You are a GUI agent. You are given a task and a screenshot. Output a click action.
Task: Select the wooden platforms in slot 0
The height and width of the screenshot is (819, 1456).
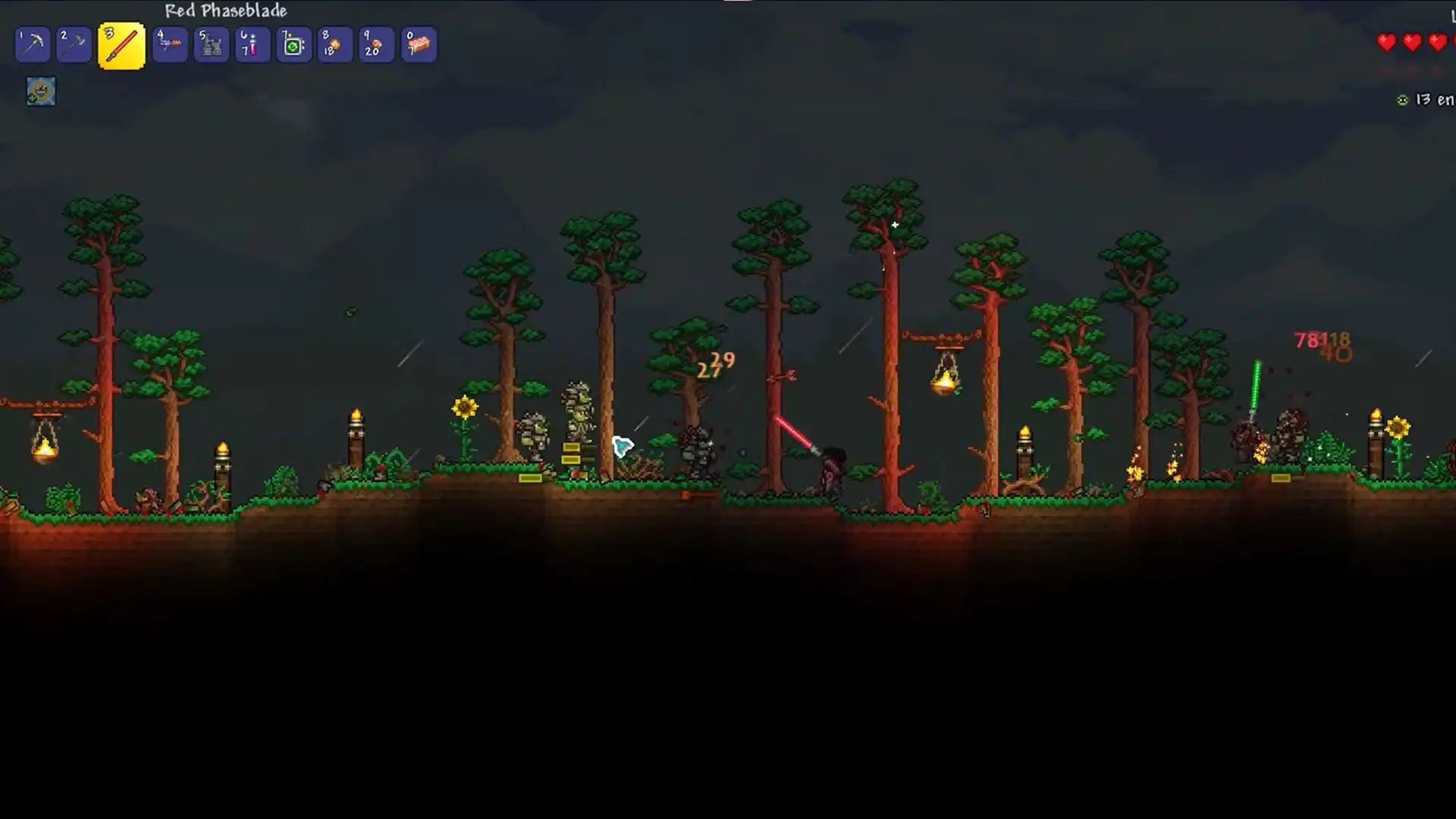click(x=418, y=44)
